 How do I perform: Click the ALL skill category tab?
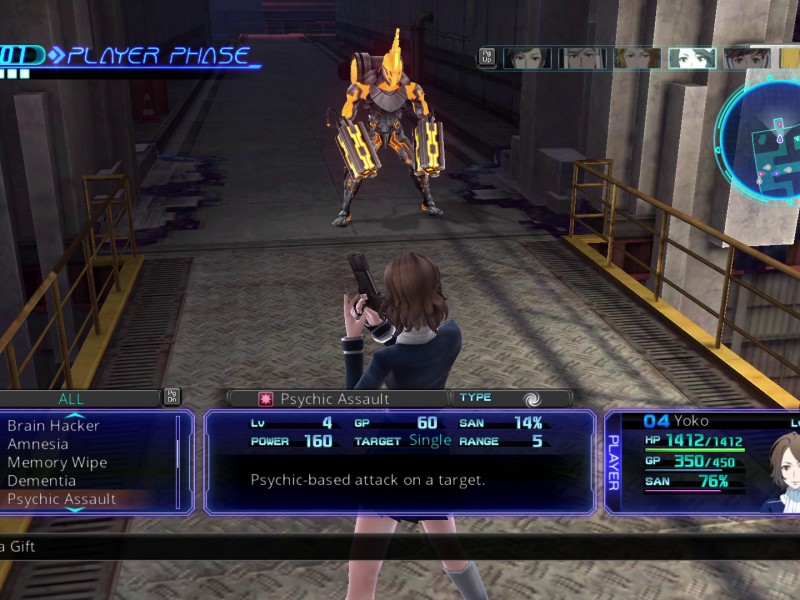coord(71,398)
